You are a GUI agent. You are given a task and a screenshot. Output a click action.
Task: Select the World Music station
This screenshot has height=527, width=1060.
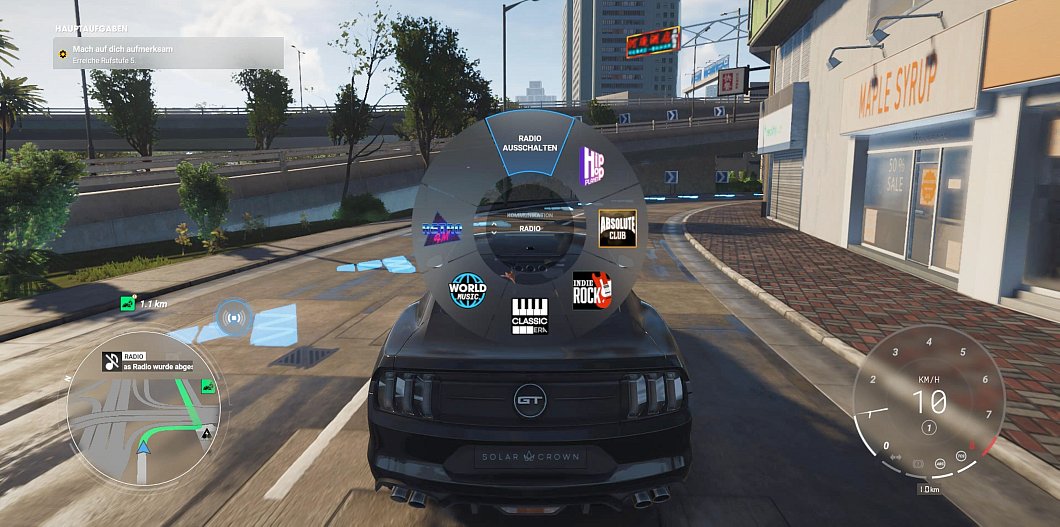pos(467,290)
